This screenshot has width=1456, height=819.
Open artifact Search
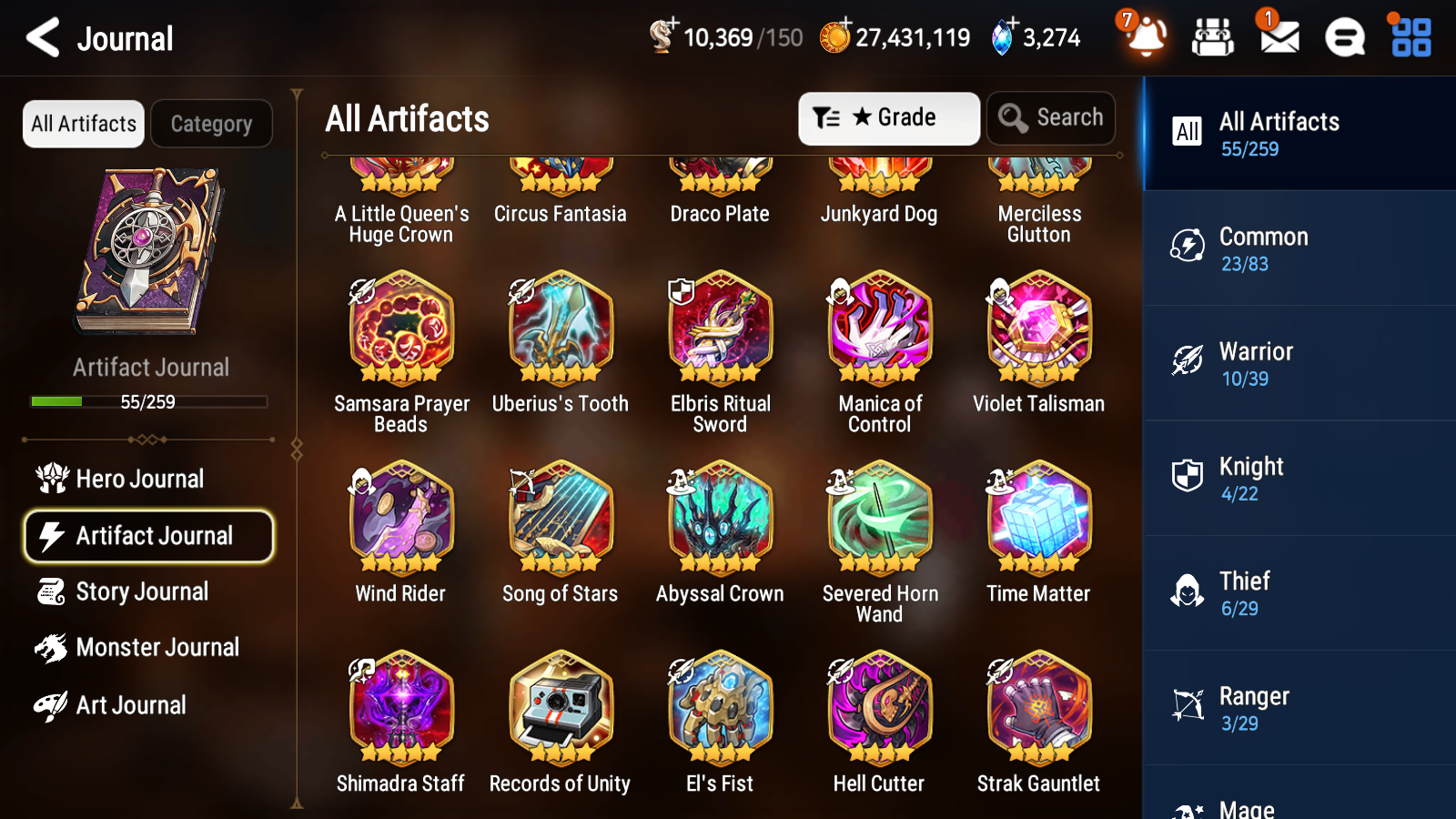tap(1051, 118)
